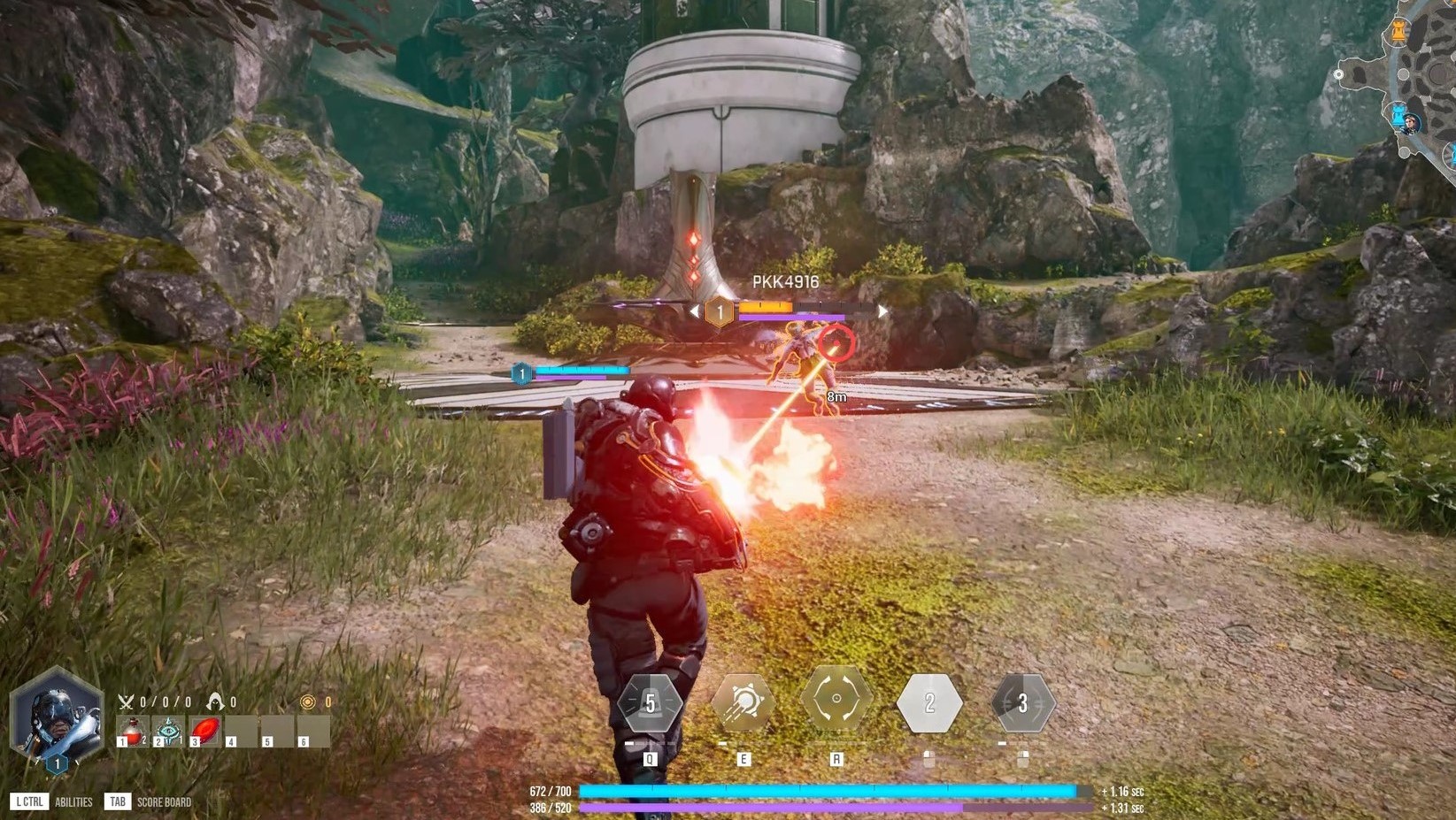Click the gold coin currency icon
1456x820 pixels.
[x=307, y=702]
